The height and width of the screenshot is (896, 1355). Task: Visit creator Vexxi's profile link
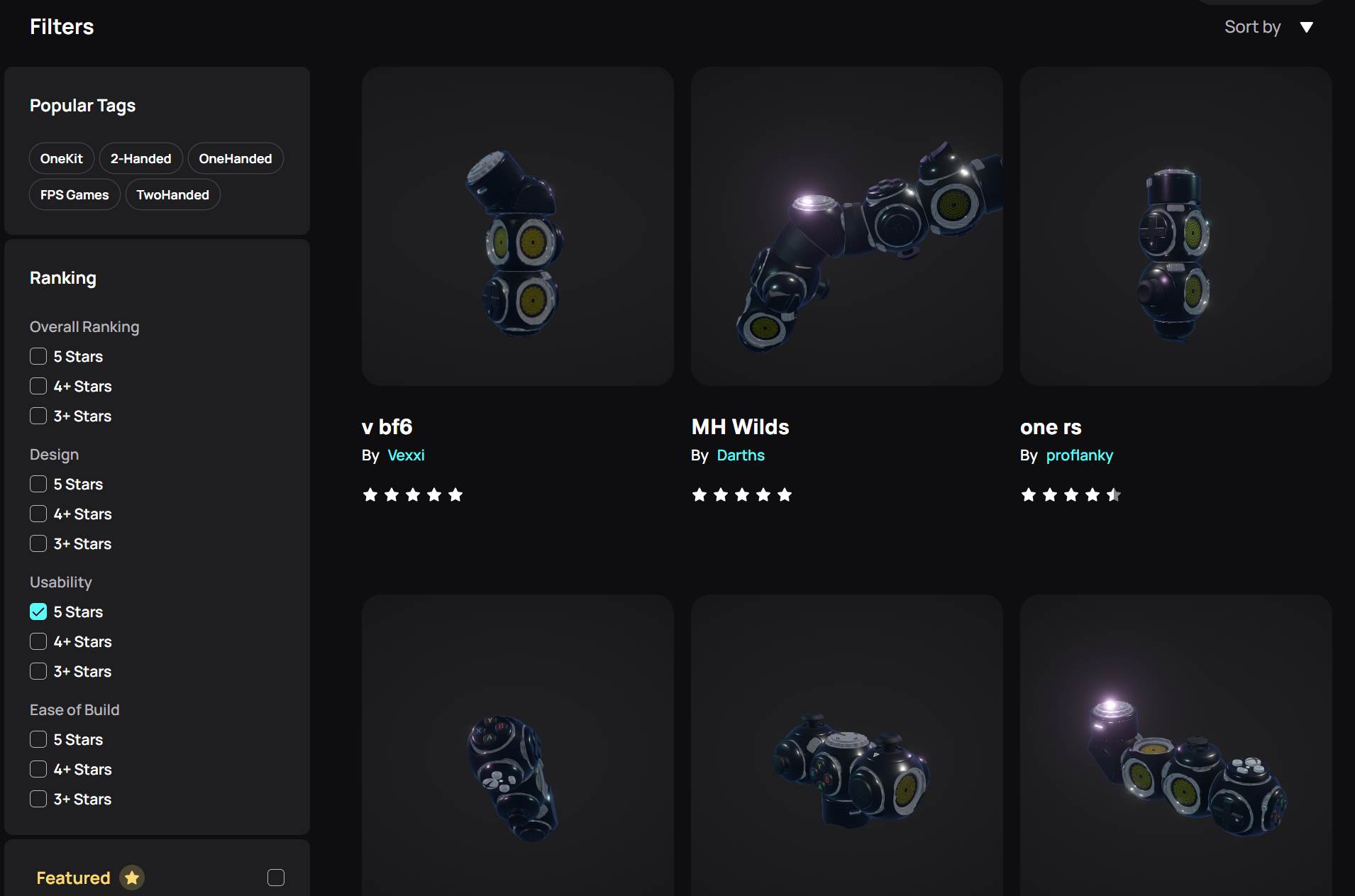pyautogui.click(x=406, y=455)
